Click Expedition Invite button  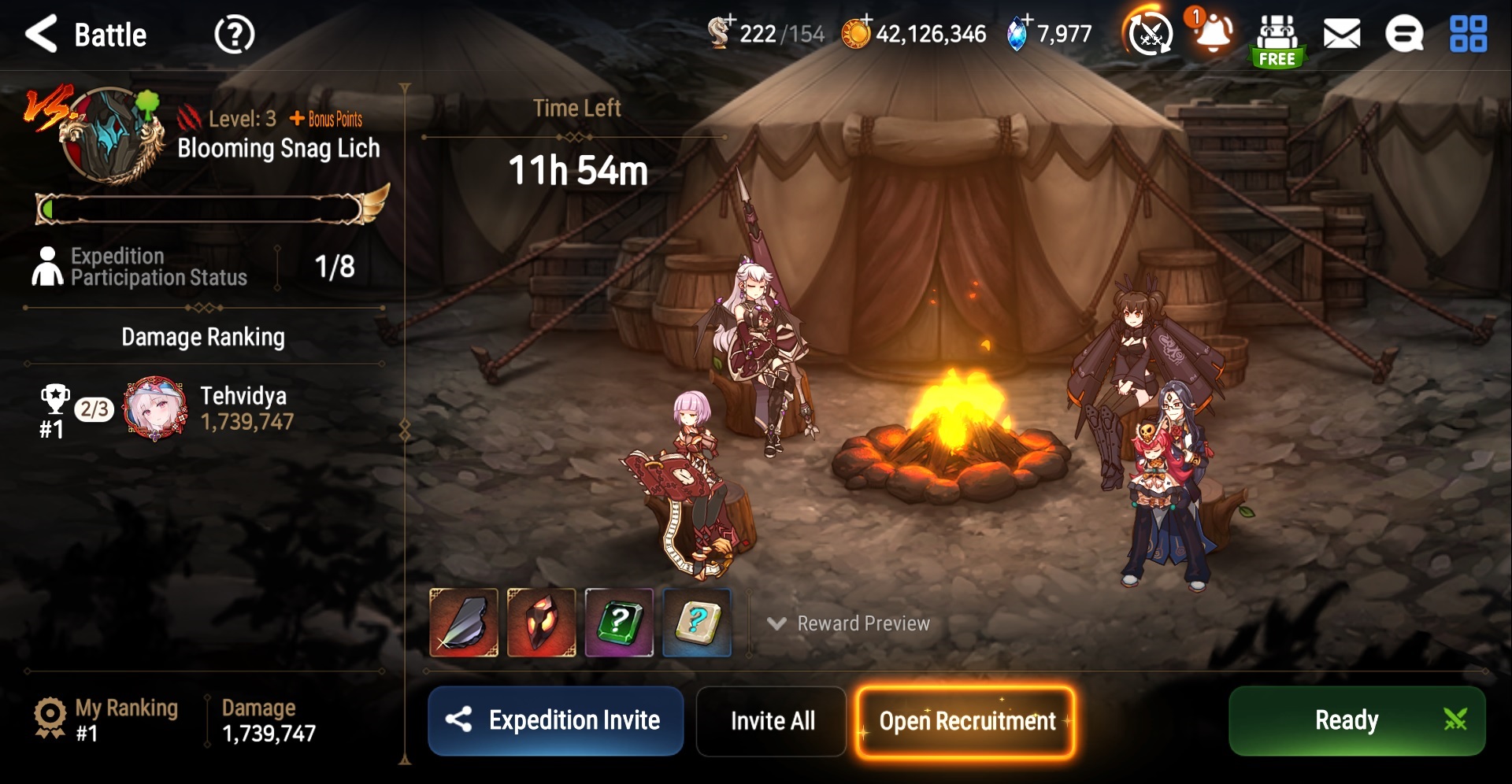(x=556, y=720)
